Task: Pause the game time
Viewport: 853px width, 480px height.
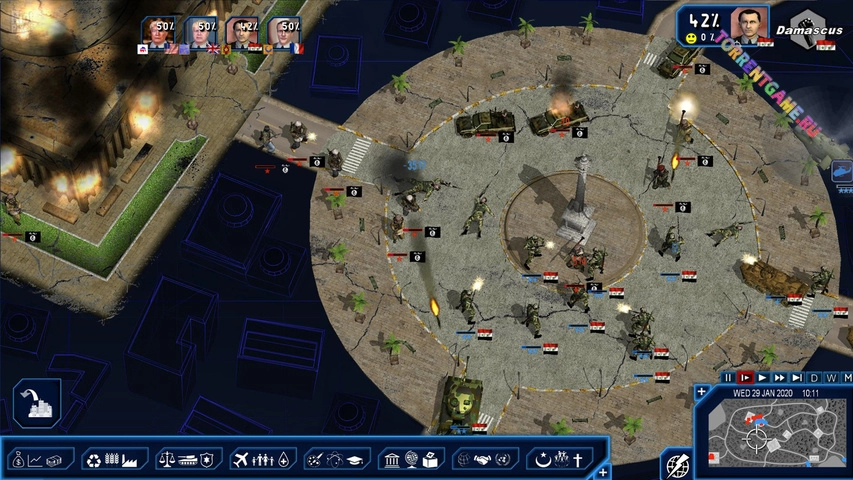Action: click(728, 378)
